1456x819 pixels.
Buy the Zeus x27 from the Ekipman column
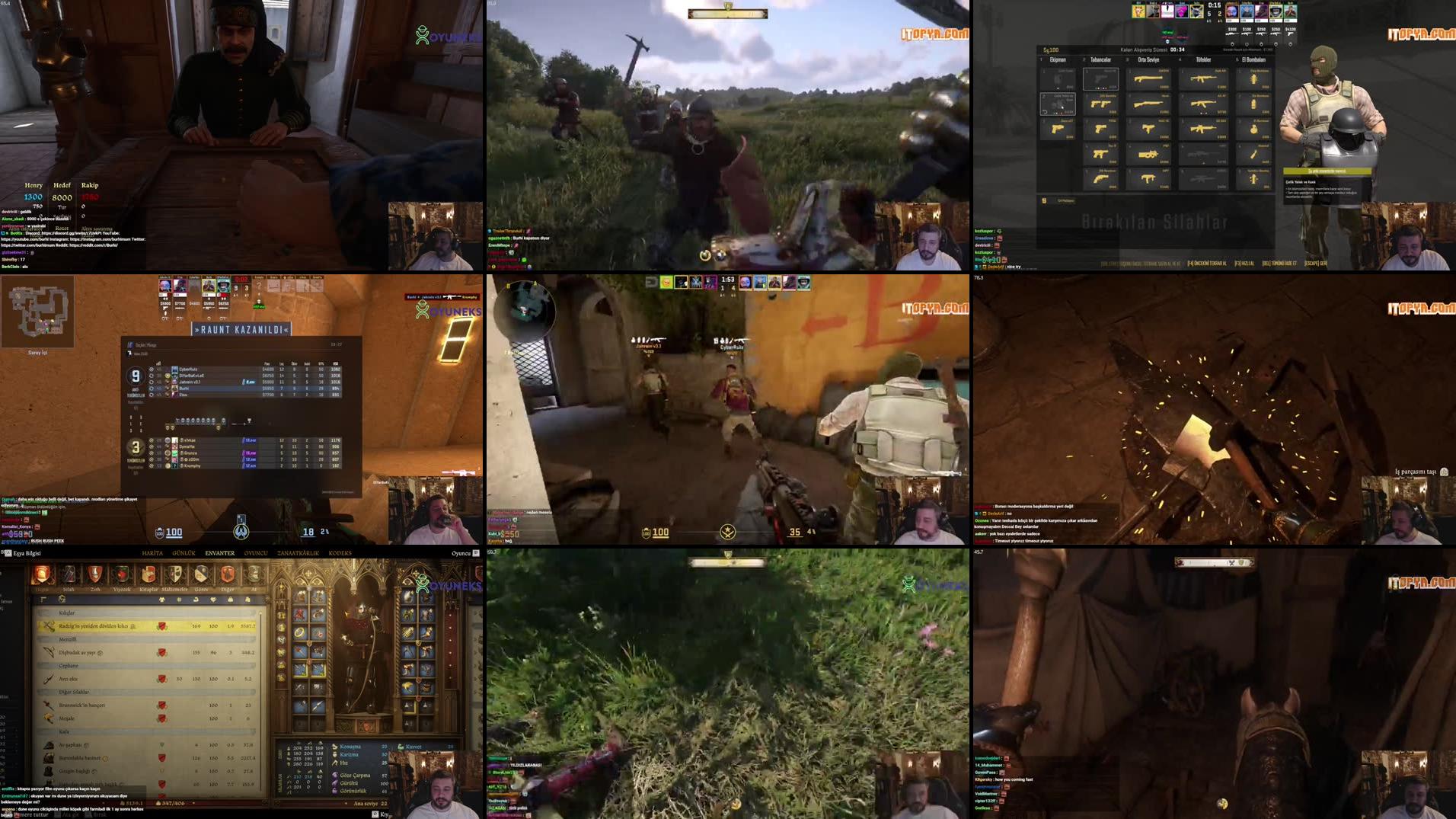tap(1058, 129)
